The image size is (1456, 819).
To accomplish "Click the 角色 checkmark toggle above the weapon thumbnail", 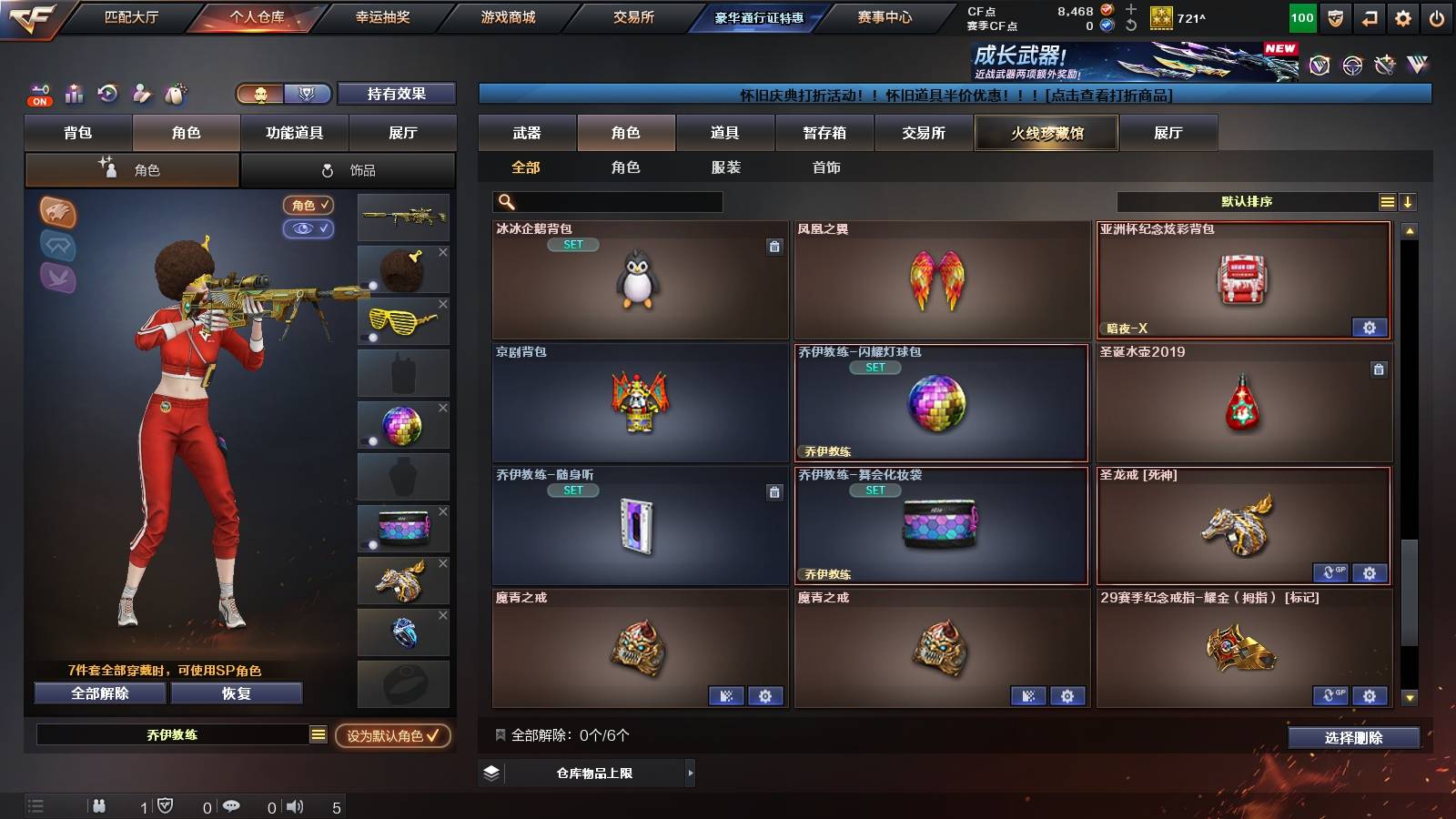I will pos(310,205).
